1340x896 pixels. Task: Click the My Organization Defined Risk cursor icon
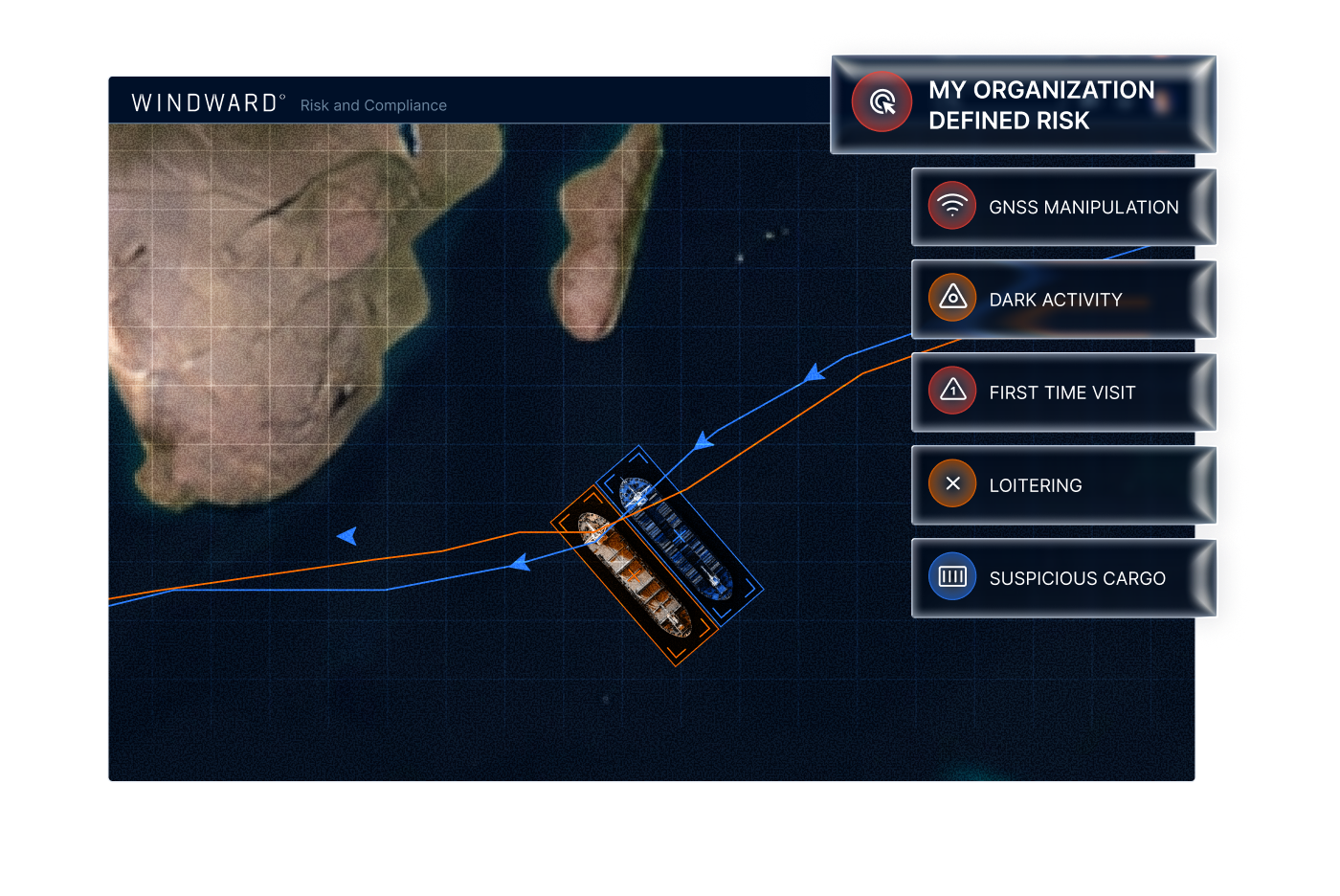[x=881, y=101]
